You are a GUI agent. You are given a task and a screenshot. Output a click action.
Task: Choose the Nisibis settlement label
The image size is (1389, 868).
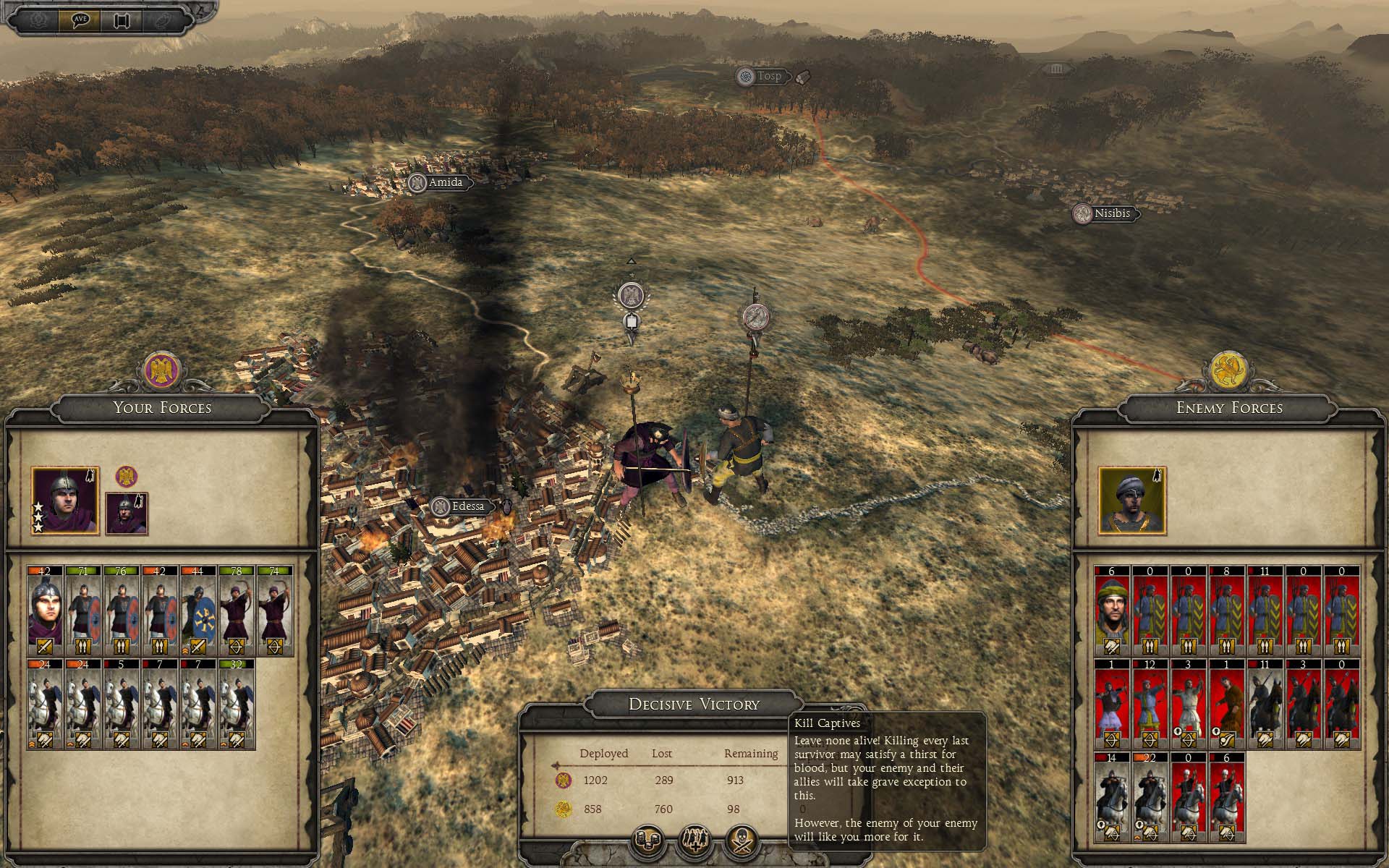(1111, 213)
